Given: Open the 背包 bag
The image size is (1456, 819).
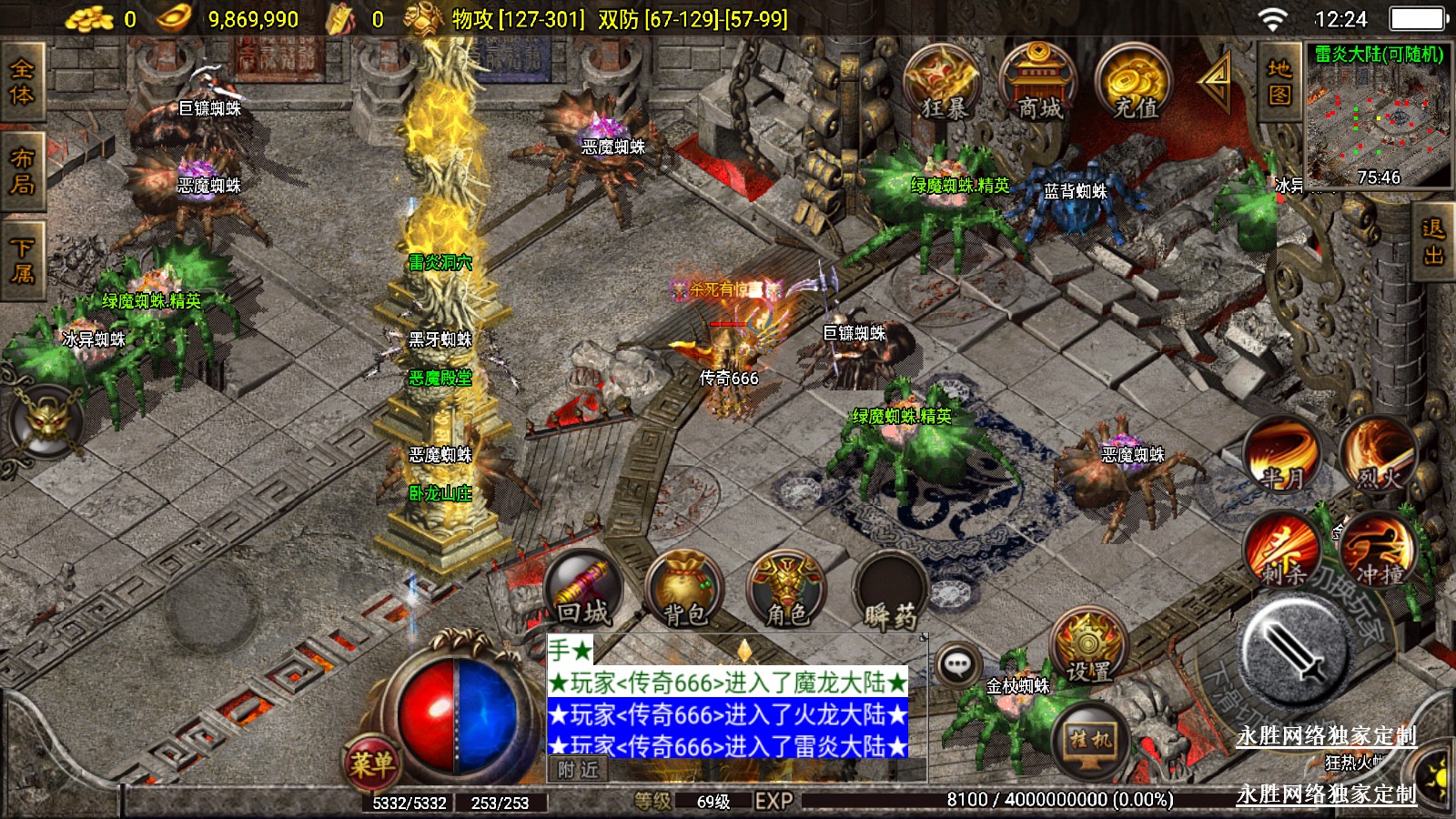Looking at the screenshot, I should (x=685, y=591).
